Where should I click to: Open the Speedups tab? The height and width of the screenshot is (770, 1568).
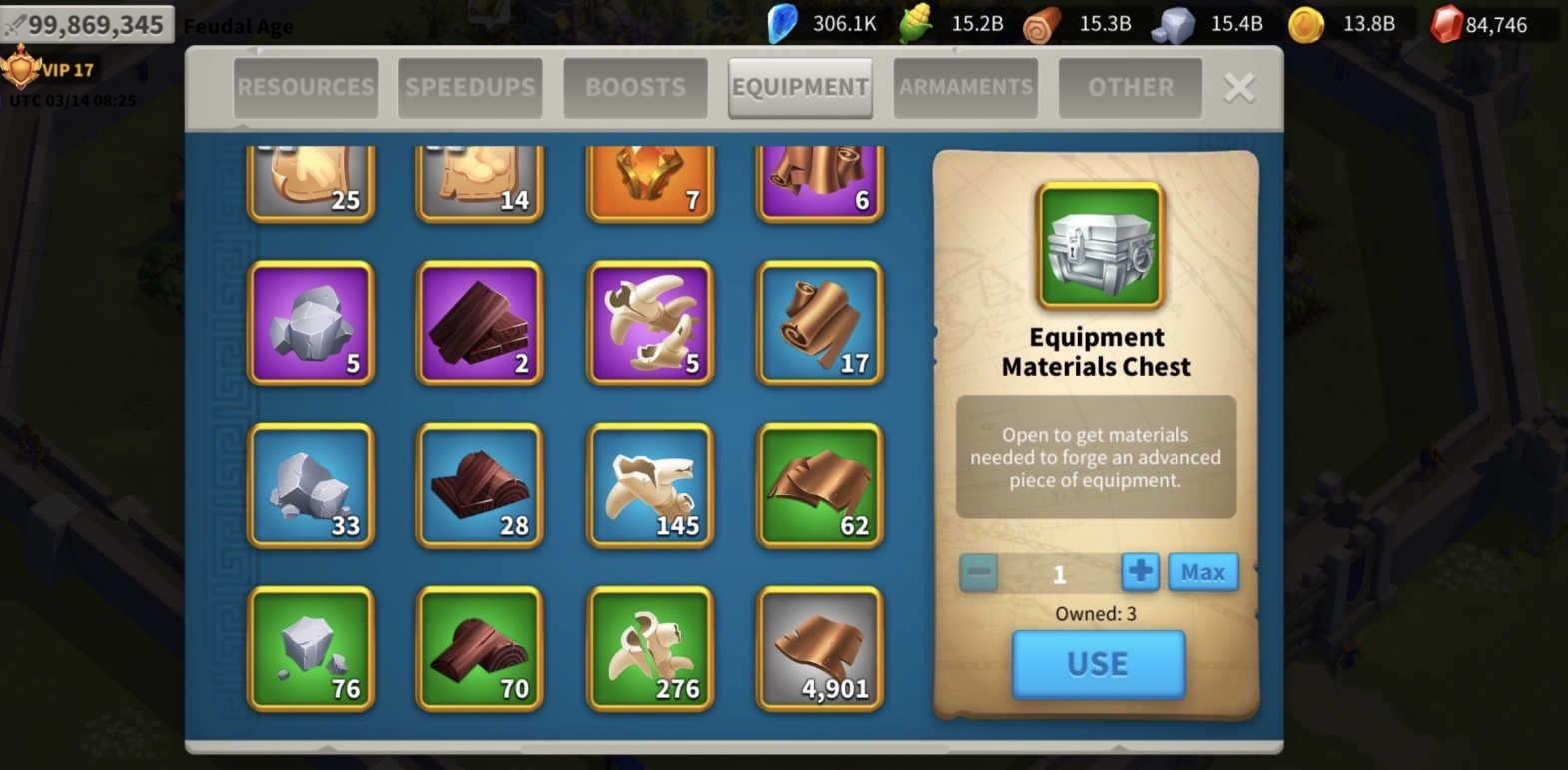coord(470,88)
